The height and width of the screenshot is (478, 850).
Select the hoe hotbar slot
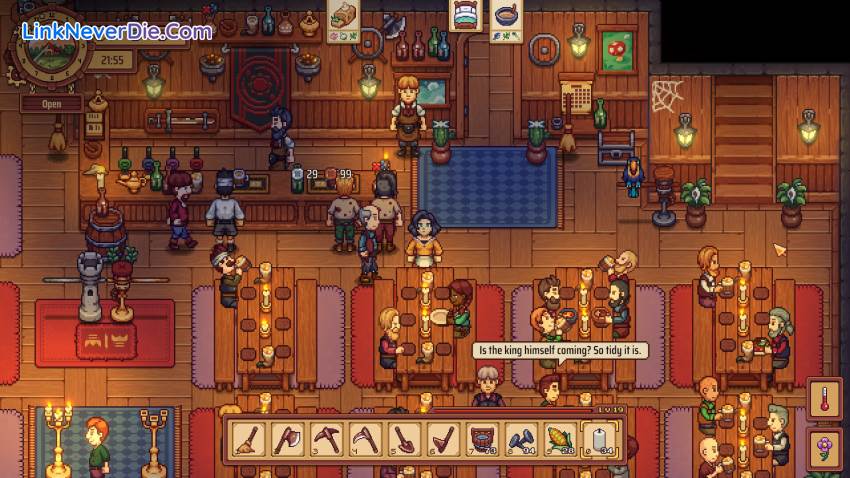[x=445, y=437]
